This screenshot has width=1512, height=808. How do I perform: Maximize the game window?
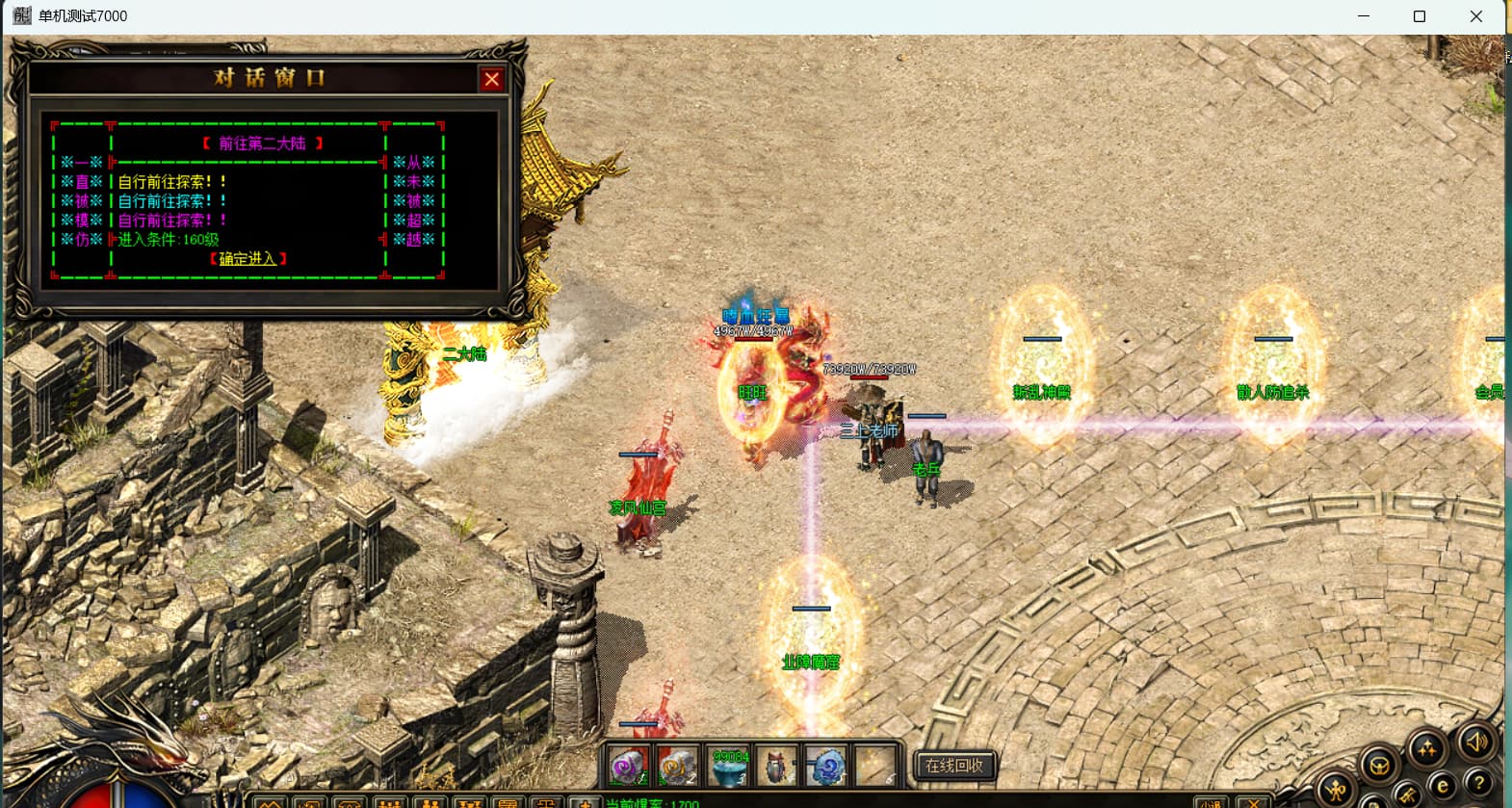1419,16
